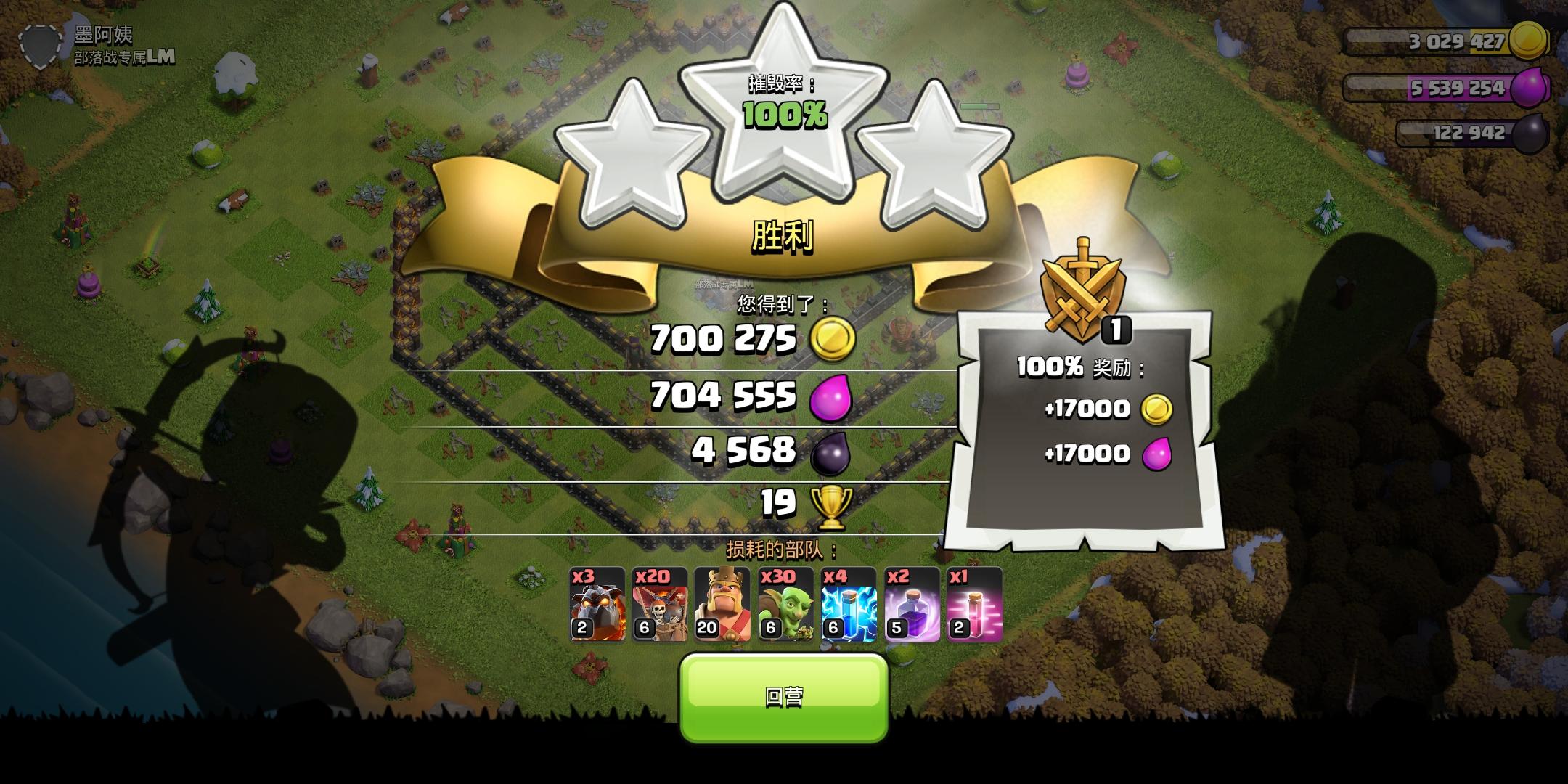Click the gold coin icon next to 700 275
The width and height of the screenshot is (1568, 784).
point(833,340)
